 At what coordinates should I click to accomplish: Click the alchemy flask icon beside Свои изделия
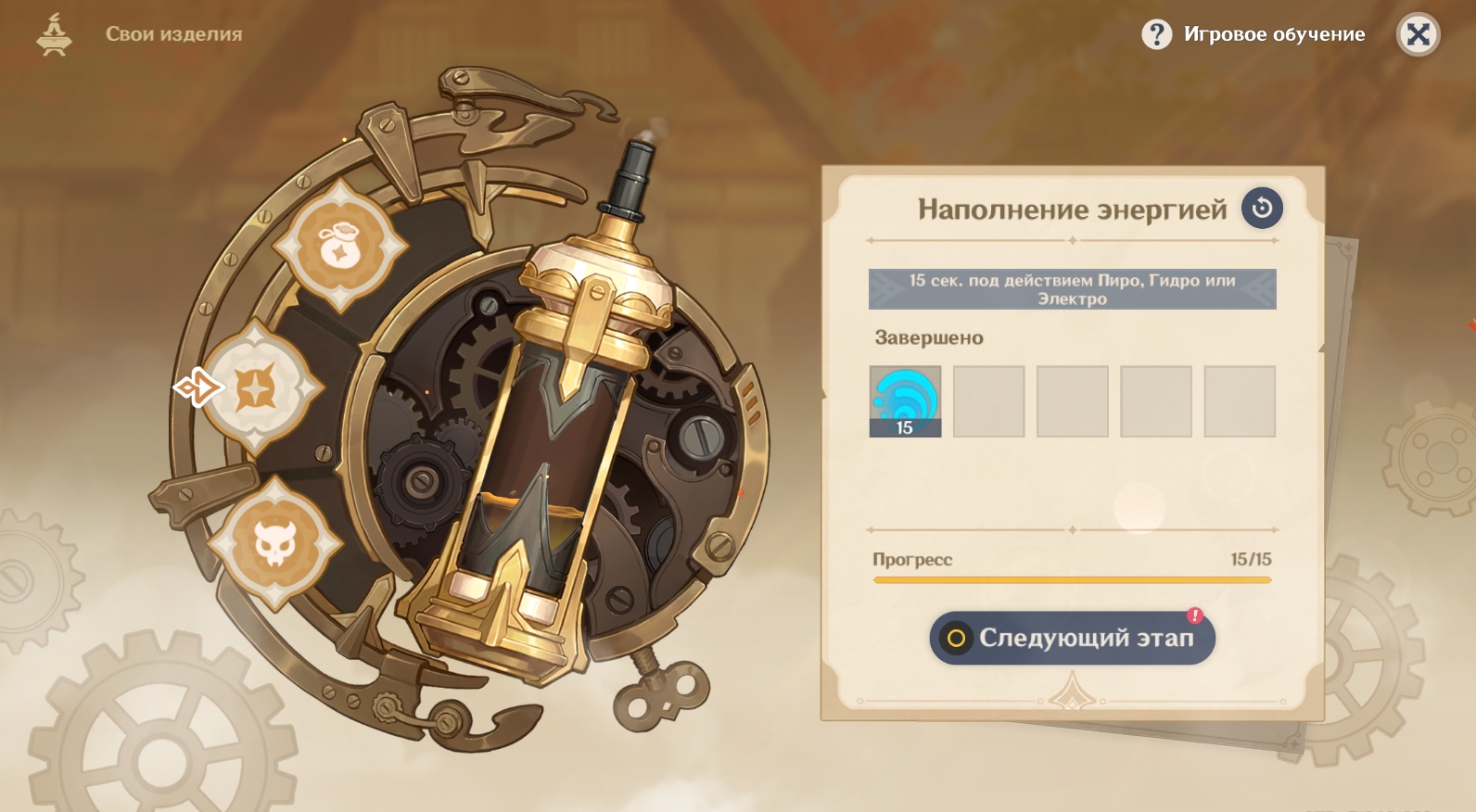pos(54,35)
